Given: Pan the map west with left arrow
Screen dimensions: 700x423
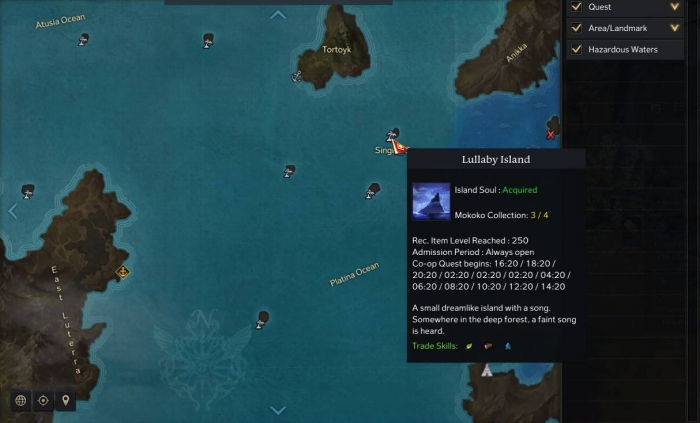Looking at the screenshot, I should (x=13, y=211).
